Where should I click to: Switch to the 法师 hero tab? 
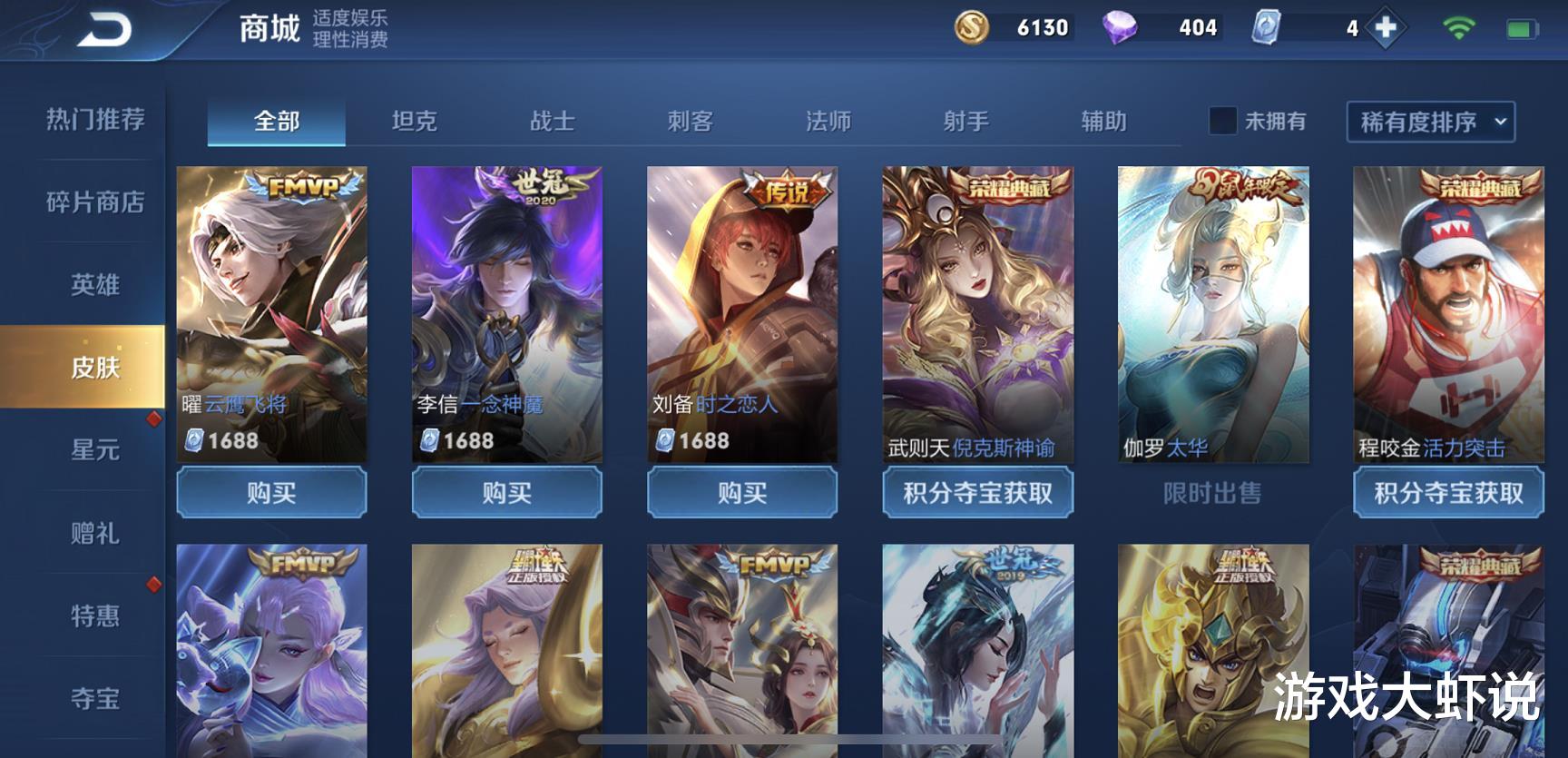(x=828, y=121)
